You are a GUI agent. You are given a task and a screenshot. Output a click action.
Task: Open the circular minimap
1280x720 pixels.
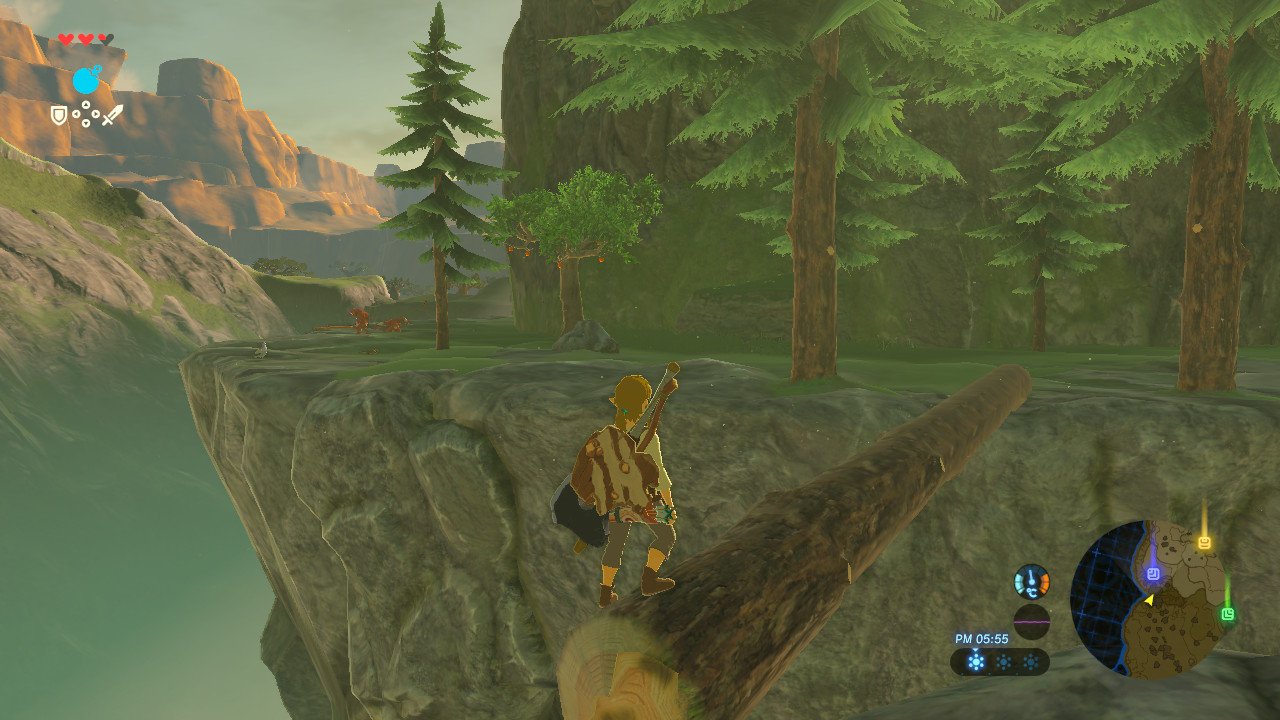click(1148, 600)
